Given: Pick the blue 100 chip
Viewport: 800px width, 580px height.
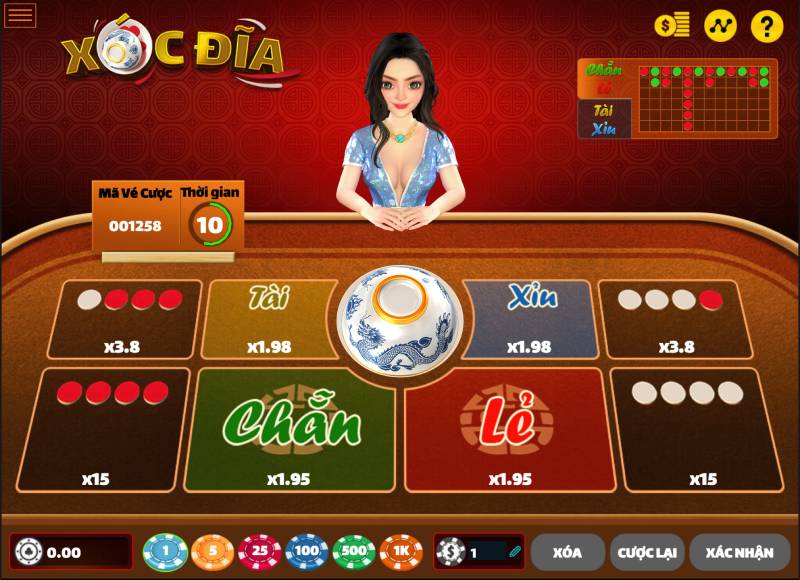Looking at the screenshot, I should 306,551.
